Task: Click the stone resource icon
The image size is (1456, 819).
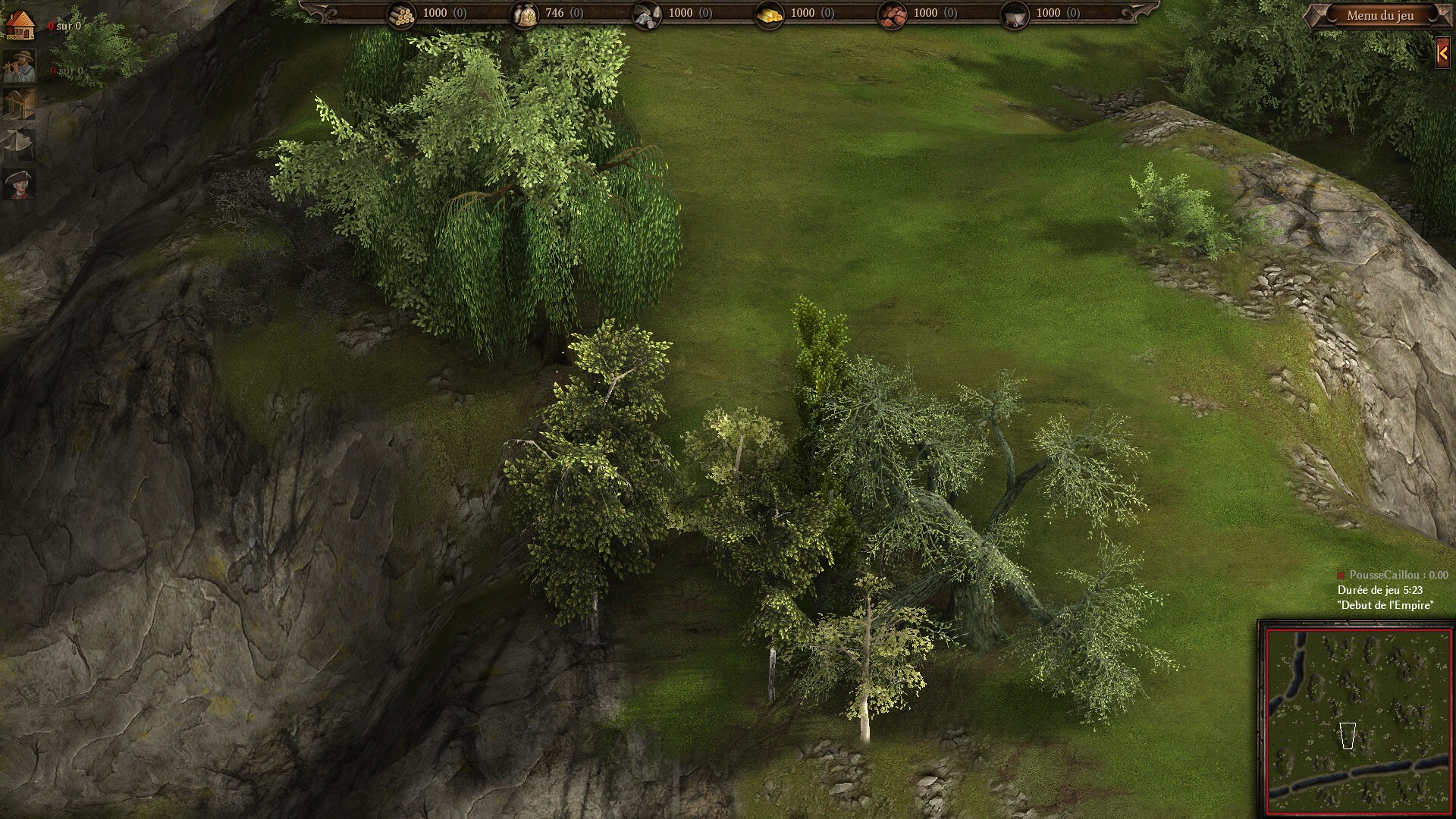Action: click(x=646, y=14)
